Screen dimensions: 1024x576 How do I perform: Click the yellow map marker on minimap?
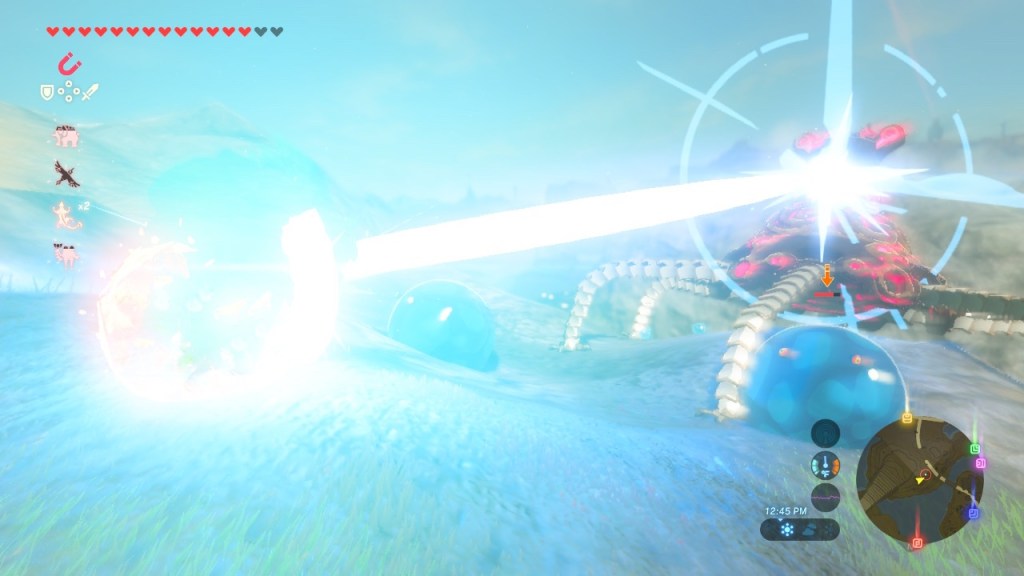tap(906, 418)
